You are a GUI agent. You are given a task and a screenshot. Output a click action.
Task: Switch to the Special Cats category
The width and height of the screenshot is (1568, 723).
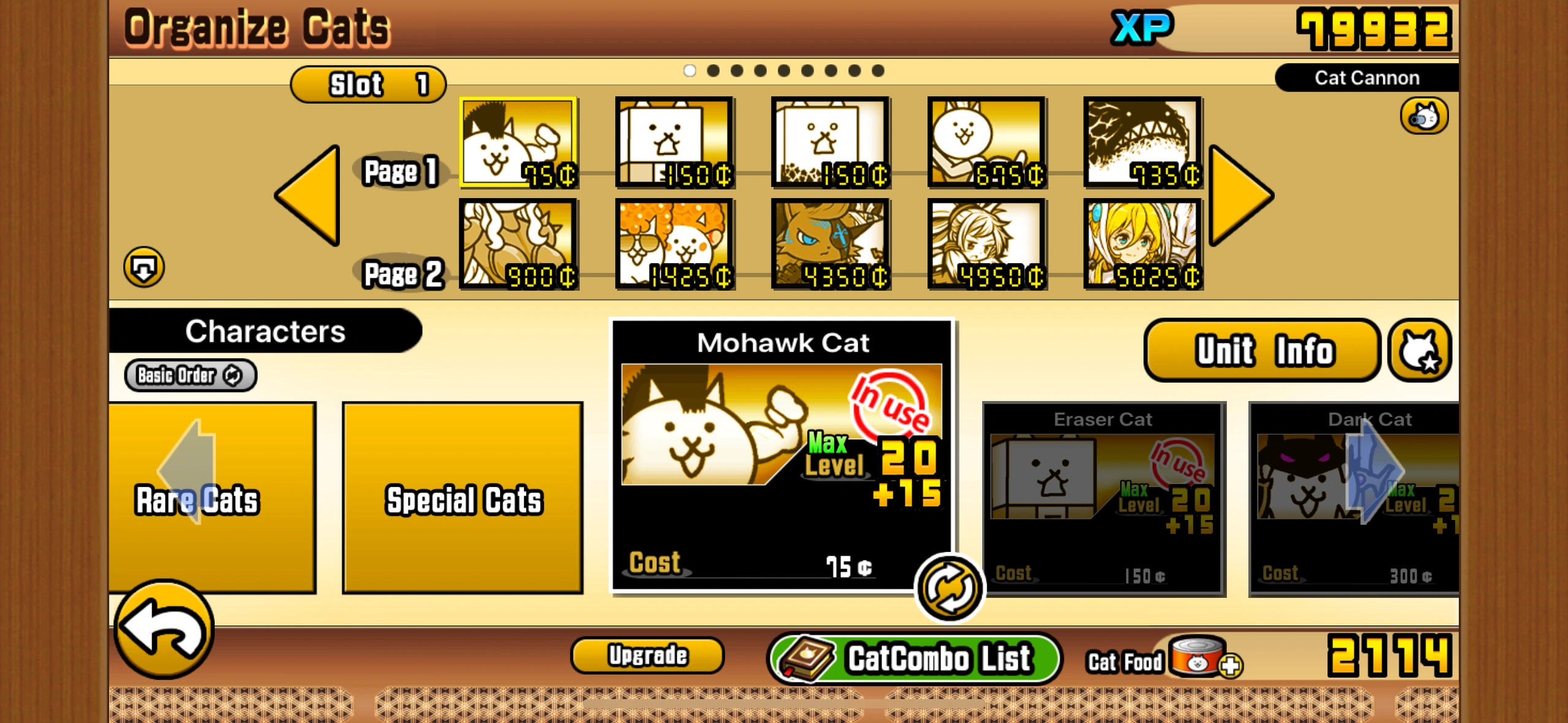[x=463, y=498]
